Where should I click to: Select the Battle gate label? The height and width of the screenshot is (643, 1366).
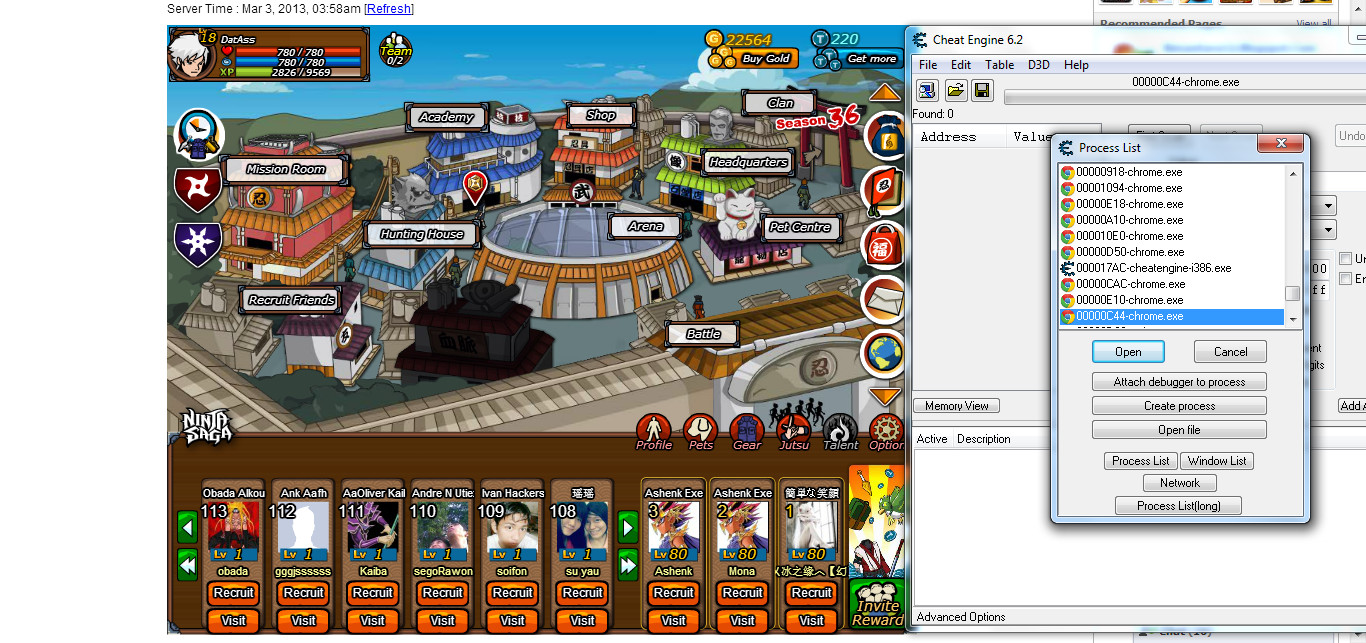coord(703,334)
